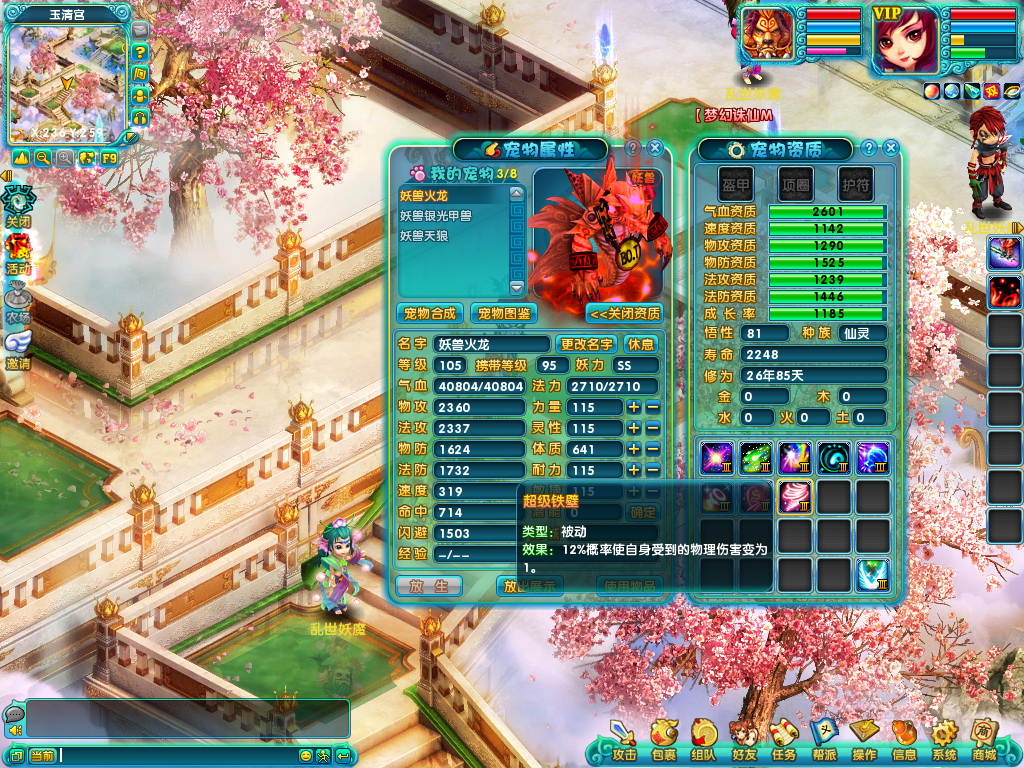Viewport: 1024px width, 768px height.
Task: Close the 宠物资质 pet aptitude panel
Action: point(890,148)
